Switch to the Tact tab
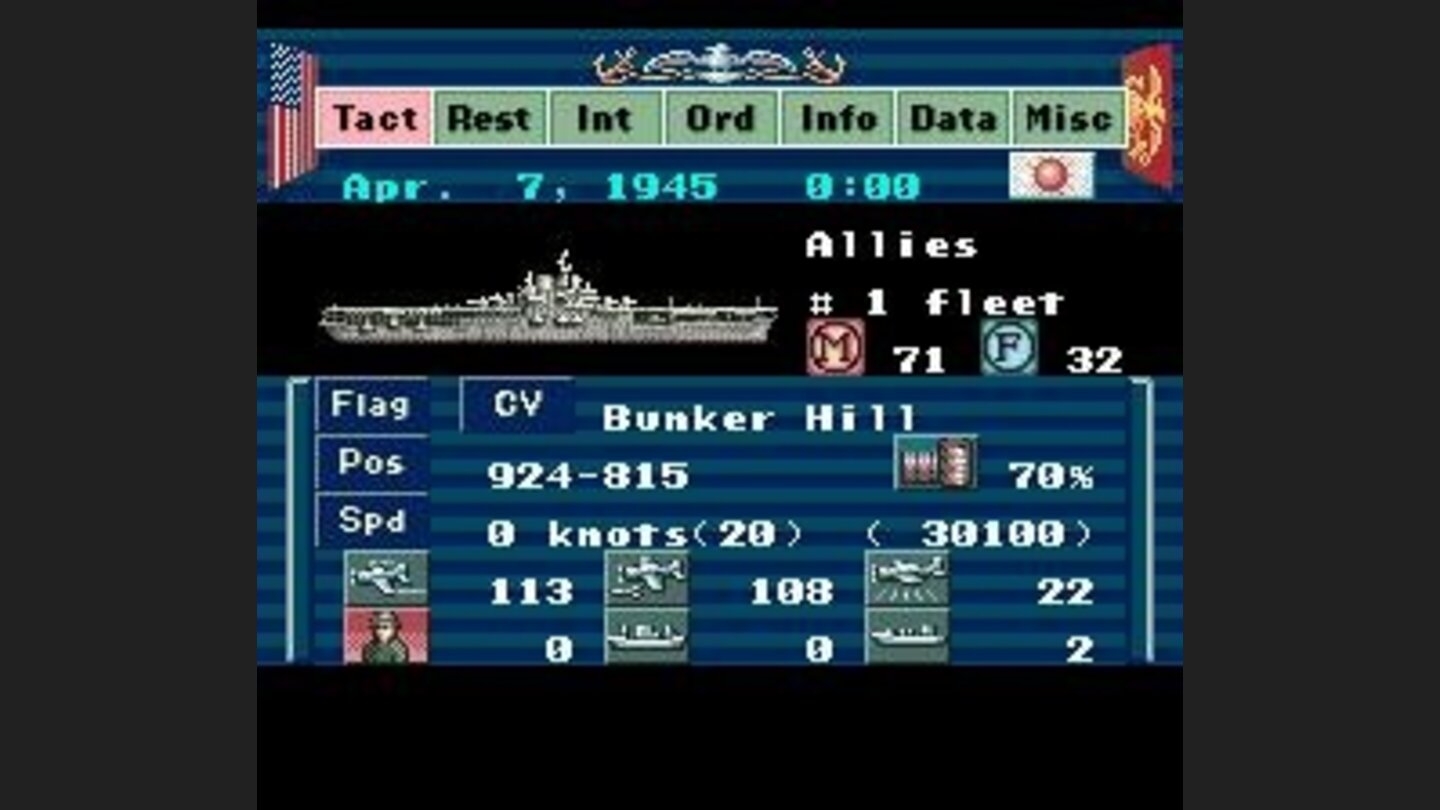The width and height of the screenshot is (1440, 810). pos(374,118)
